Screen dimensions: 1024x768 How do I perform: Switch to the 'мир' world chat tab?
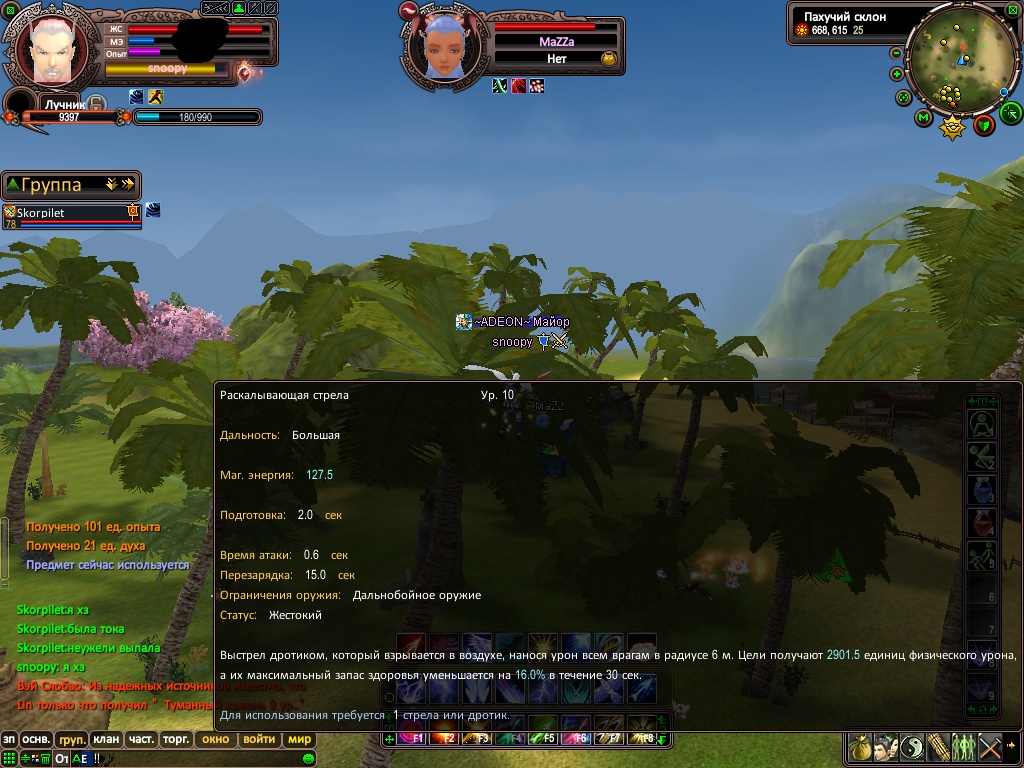(x=299, y=740)
